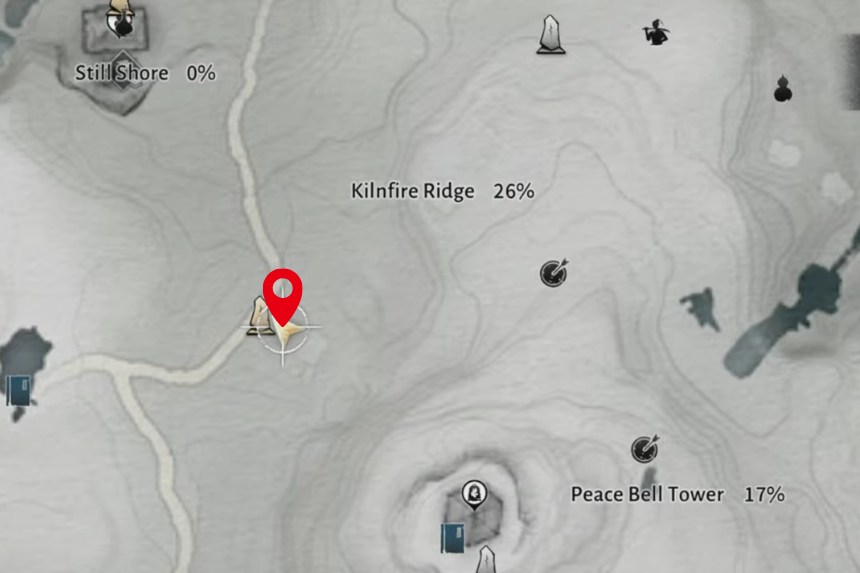Click the archery target above Peace Bell Tower

645,449
